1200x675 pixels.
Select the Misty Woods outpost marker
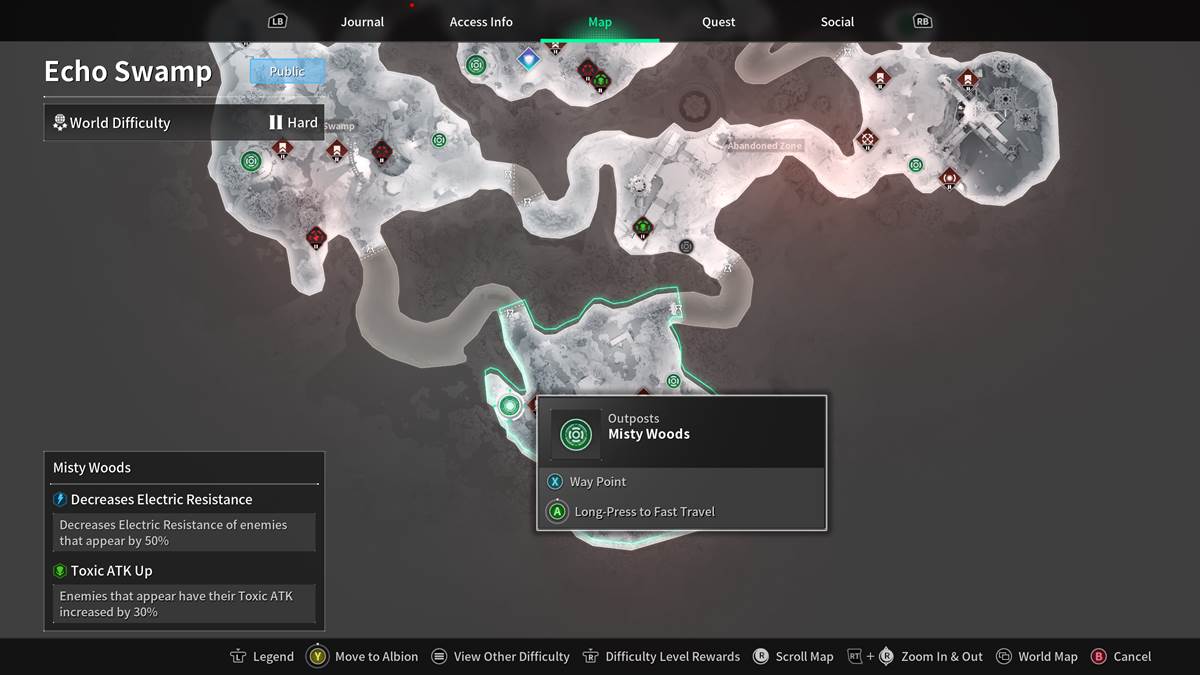pos(510,405)
